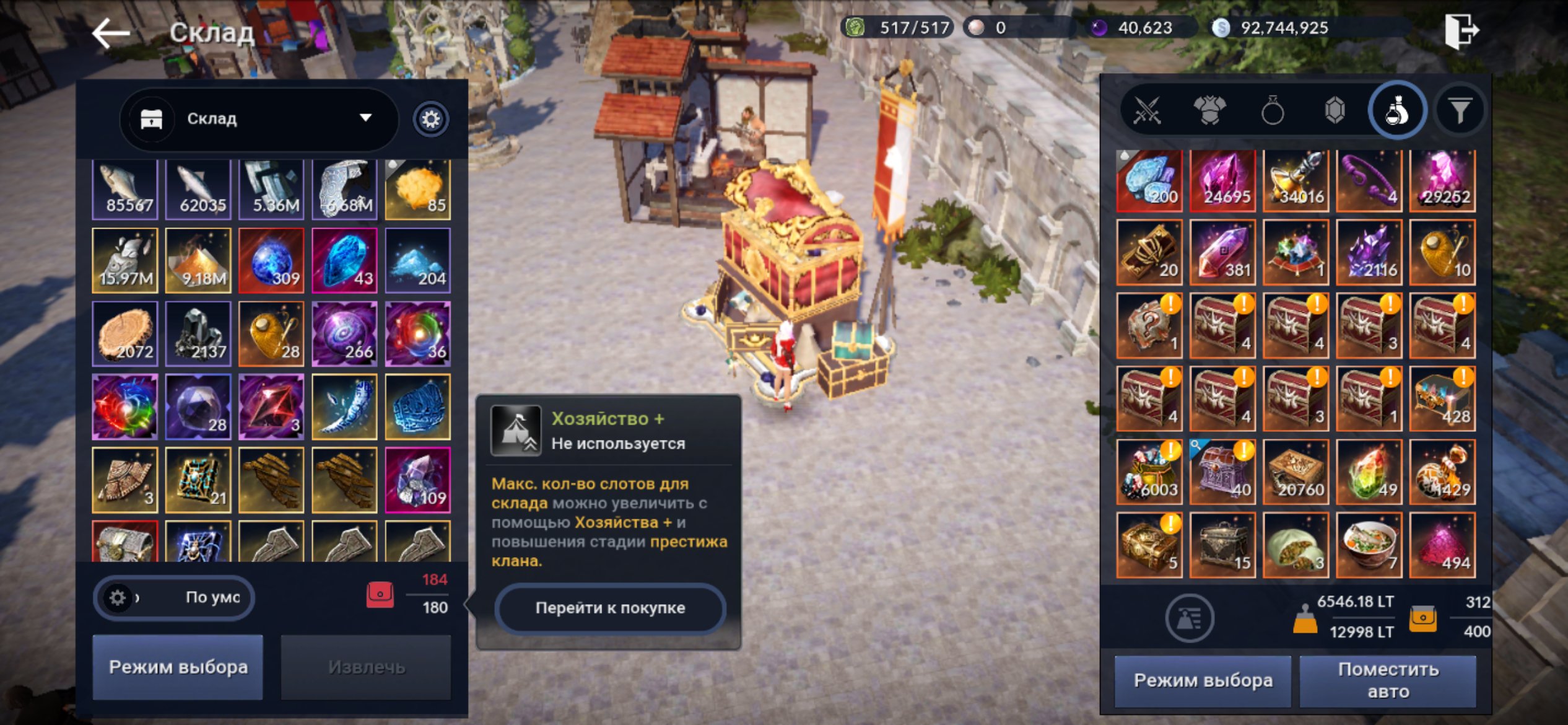The image size is (1568, 725).
Task: Open the inventory filter funnel
Action: point(1460,112)
